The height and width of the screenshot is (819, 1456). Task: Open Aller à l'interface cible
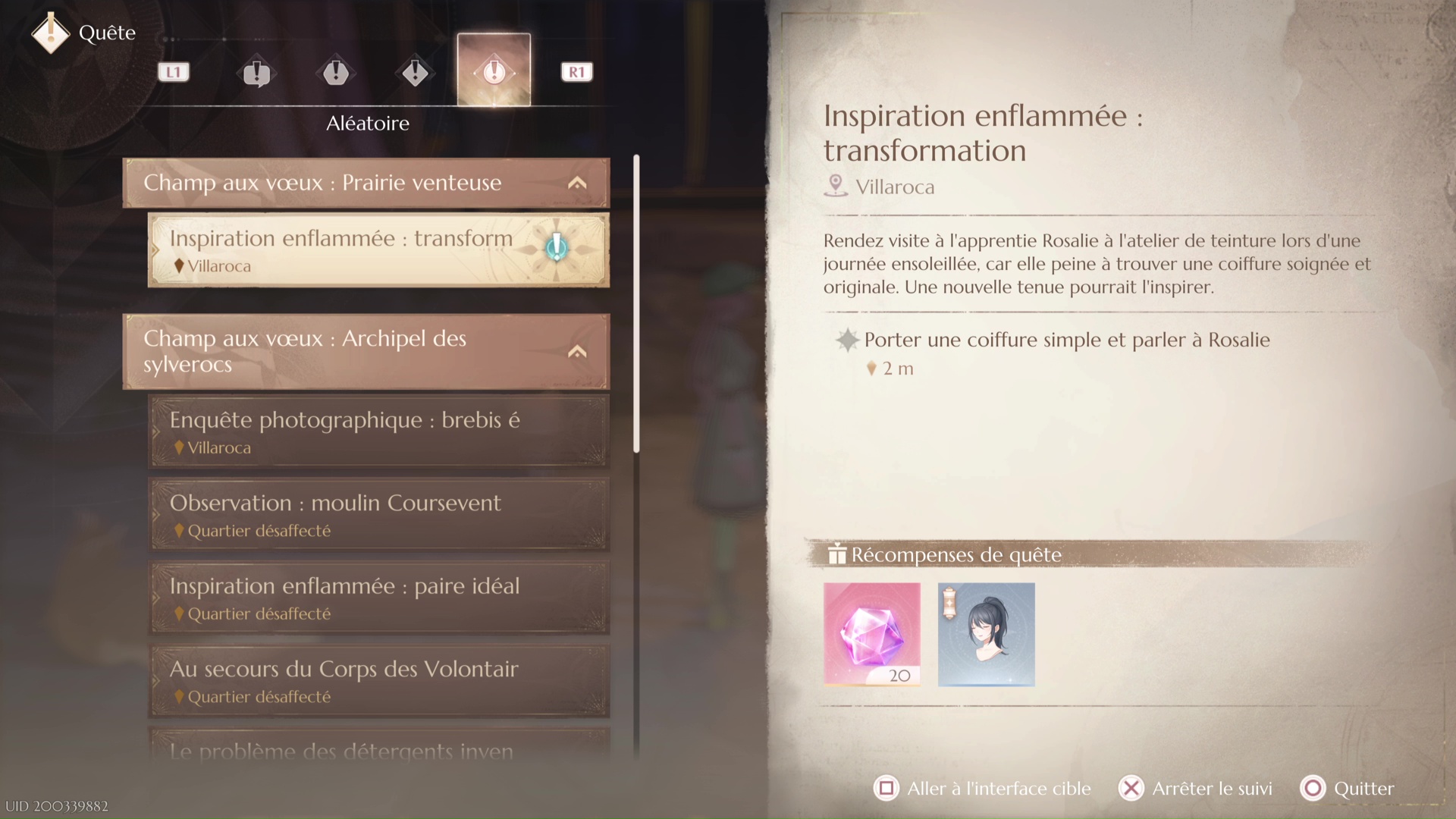pos(981,788)
